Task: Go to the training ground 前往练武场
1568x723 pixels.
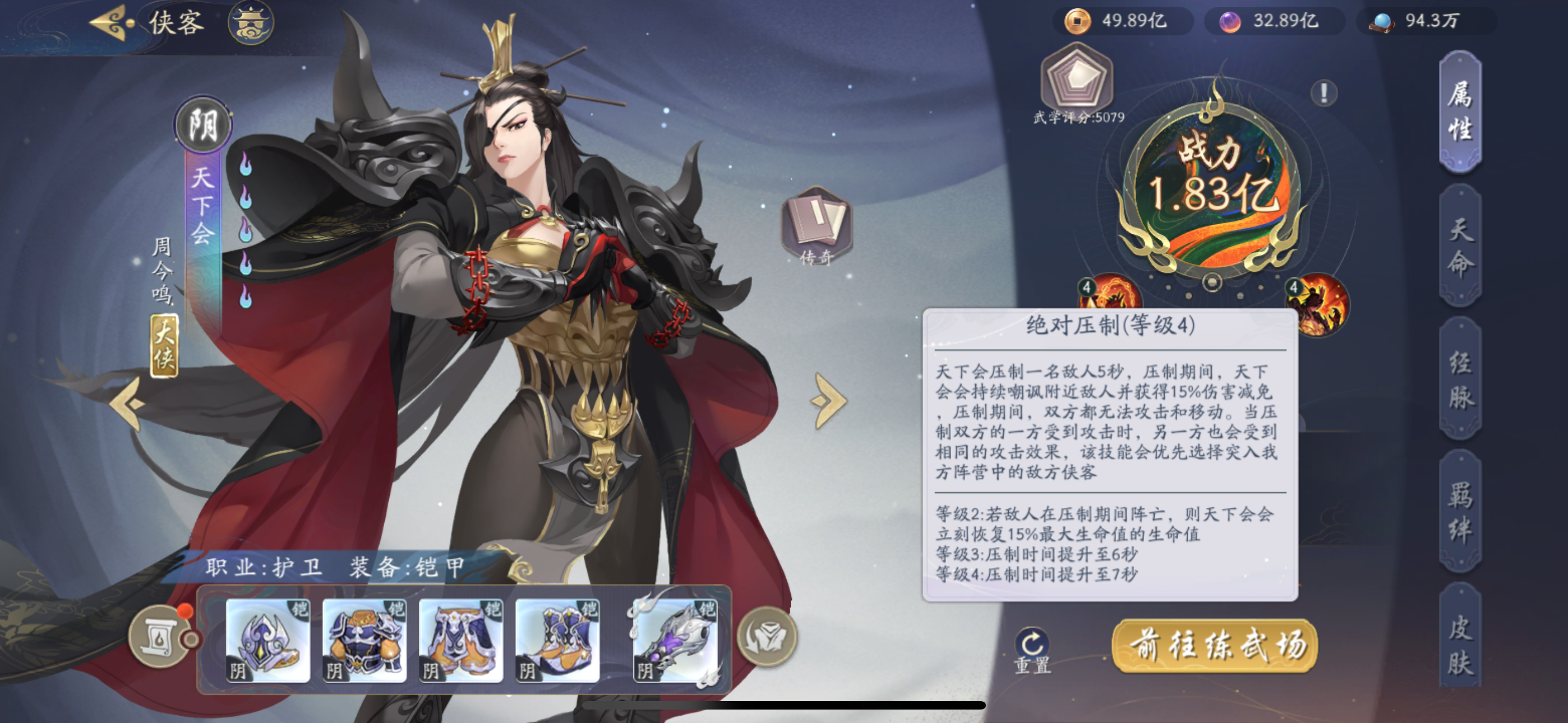Action: tap(1215, 645)
